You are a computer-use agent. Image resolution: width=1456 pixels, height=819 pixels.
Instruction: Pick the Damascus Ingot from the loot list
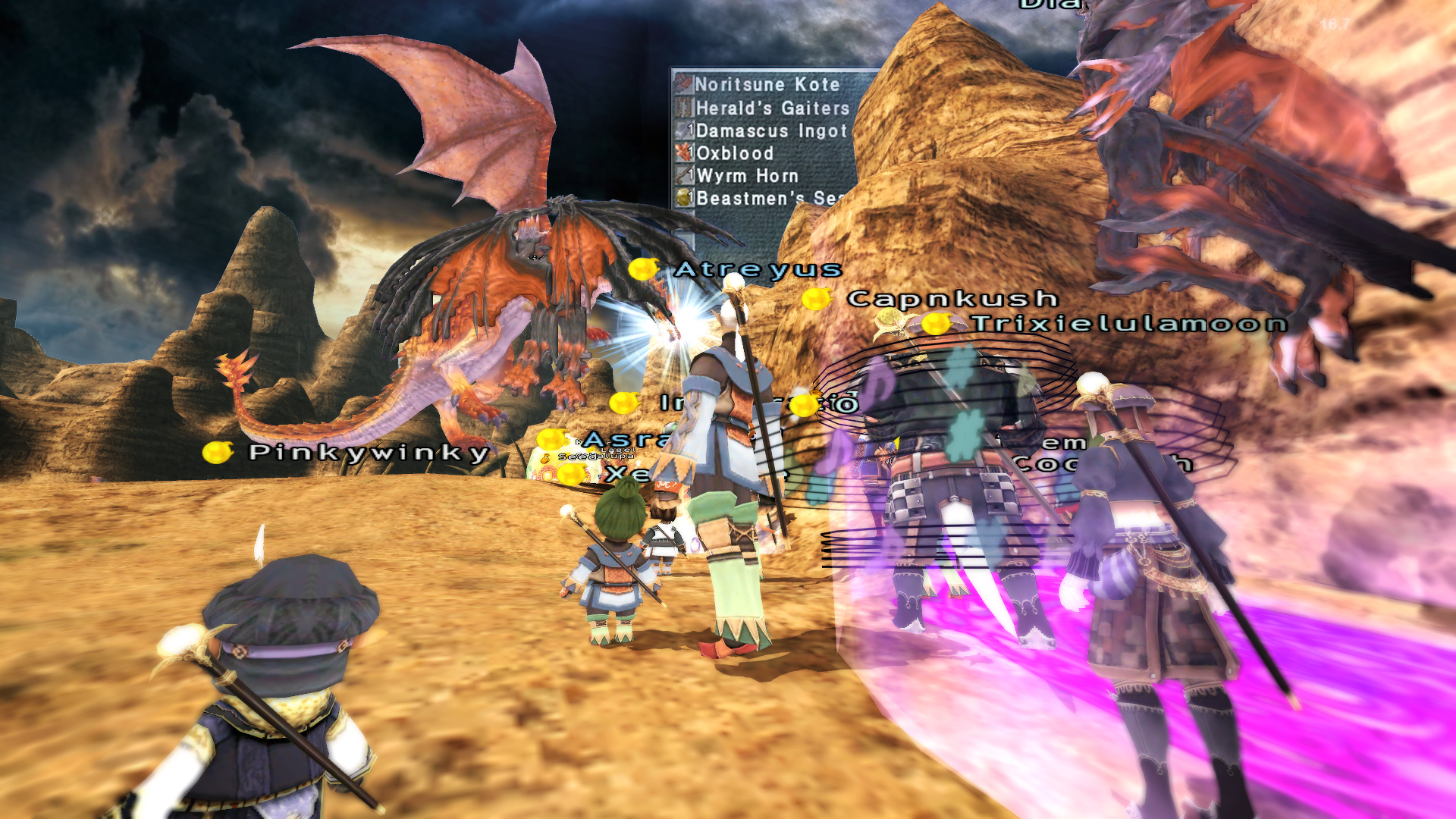(770, 130)
